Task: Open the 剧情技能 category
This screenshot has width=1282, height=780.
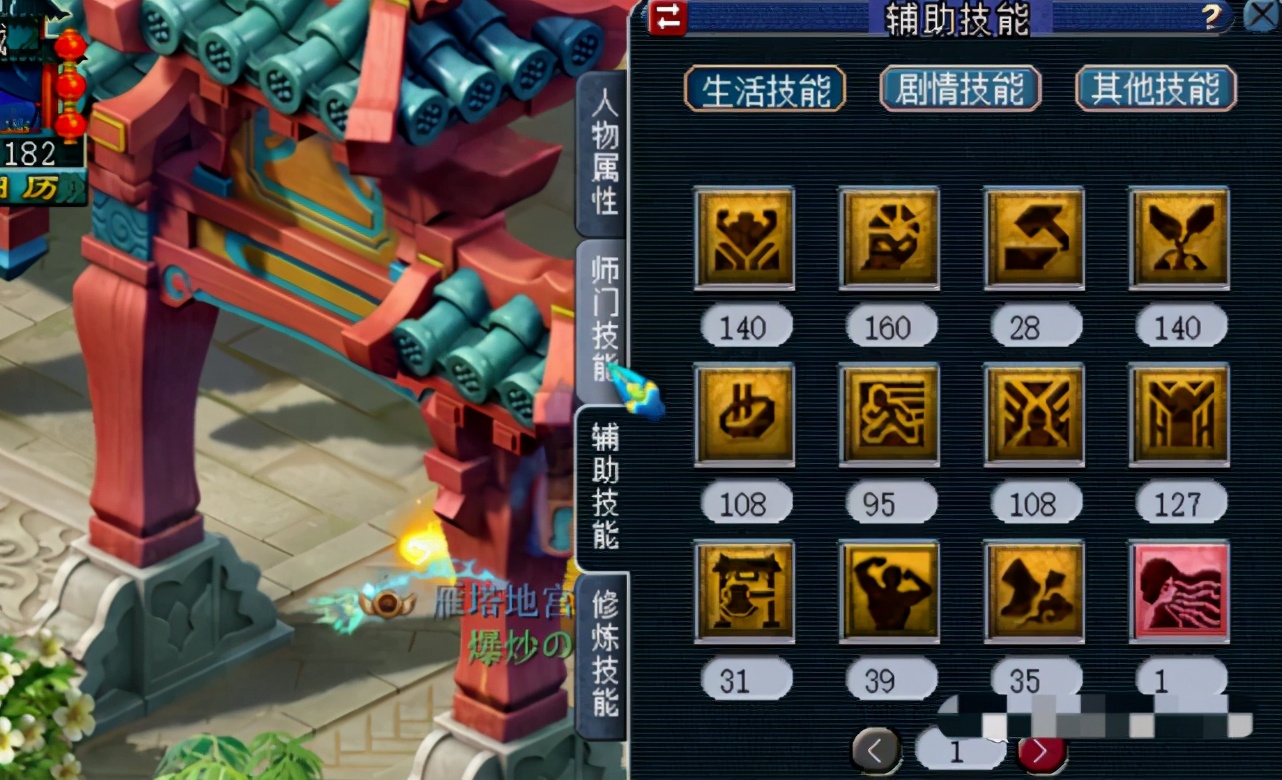Action: [958, 88]
